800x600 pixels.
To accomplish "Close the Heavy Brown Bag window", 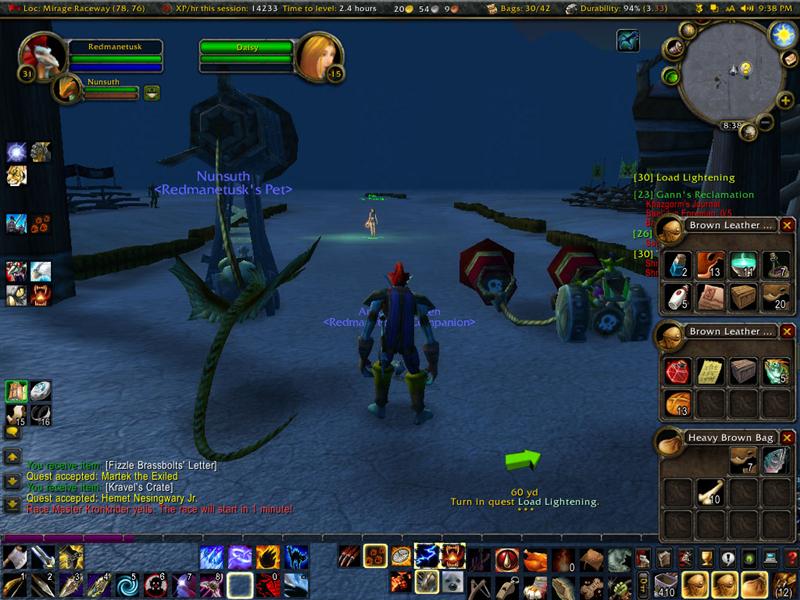I will pyautogui.click(x=787, y=438).
